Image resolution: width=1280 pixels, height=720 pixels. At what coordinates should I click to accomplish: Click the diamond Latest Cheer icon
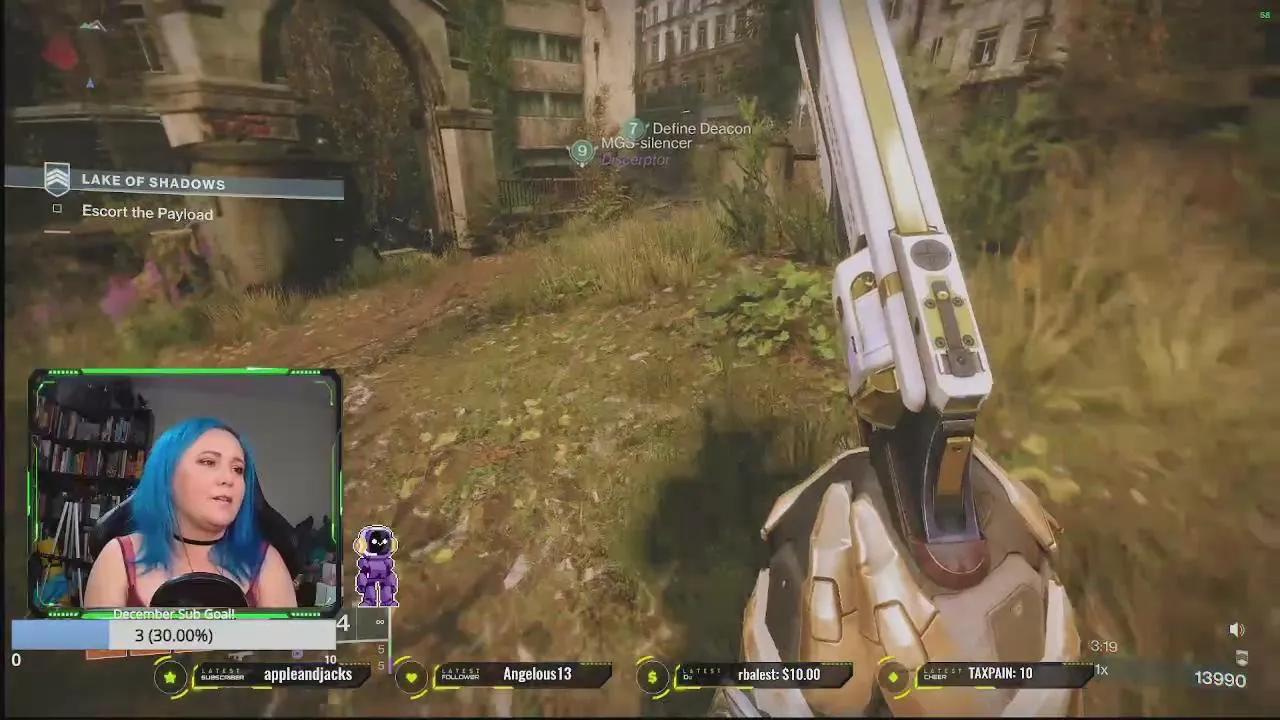pyautogui.click(x=893, y=675)
